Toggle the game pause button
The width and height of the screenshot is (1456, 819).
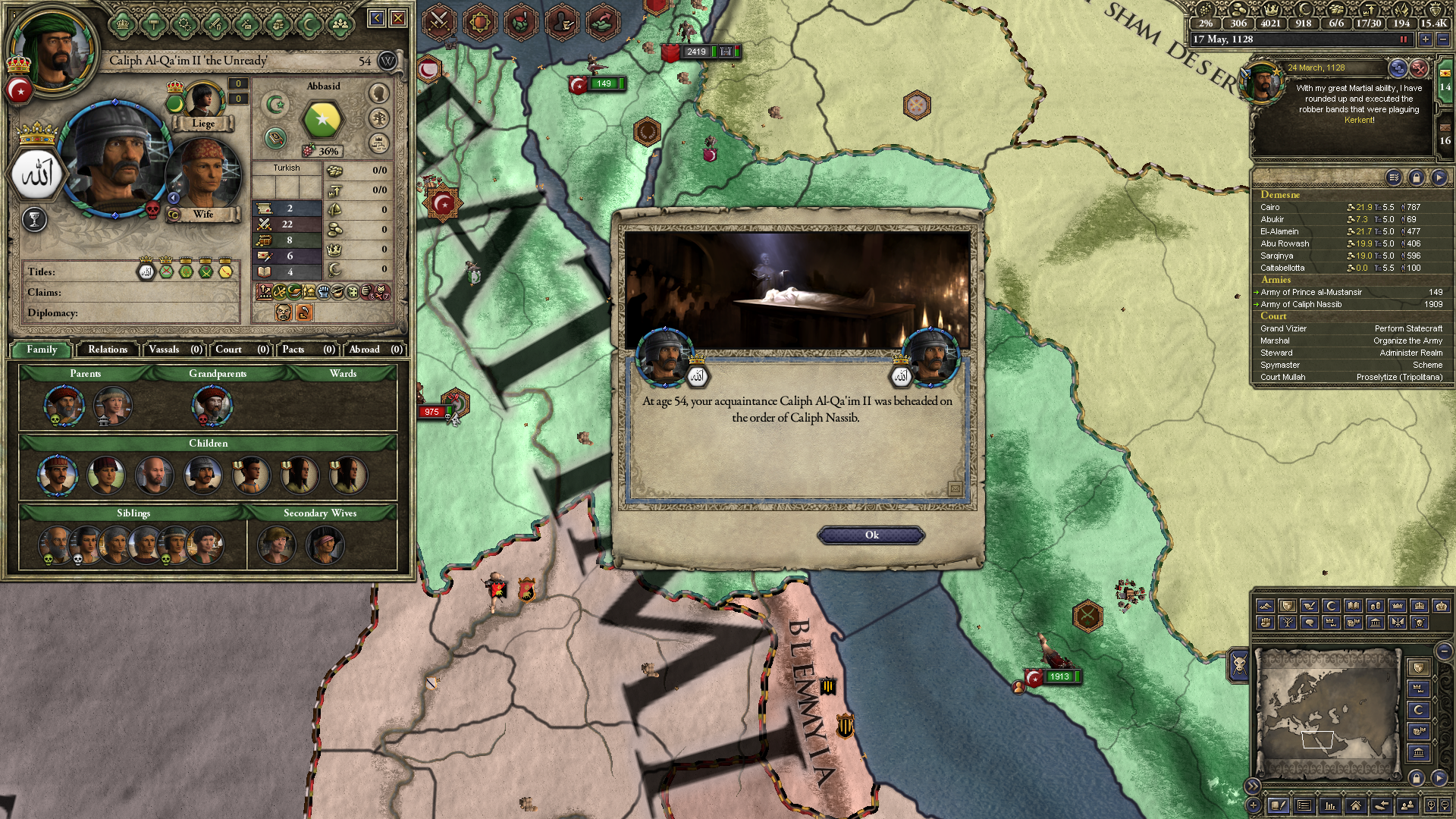click(x=1403, y=39)
